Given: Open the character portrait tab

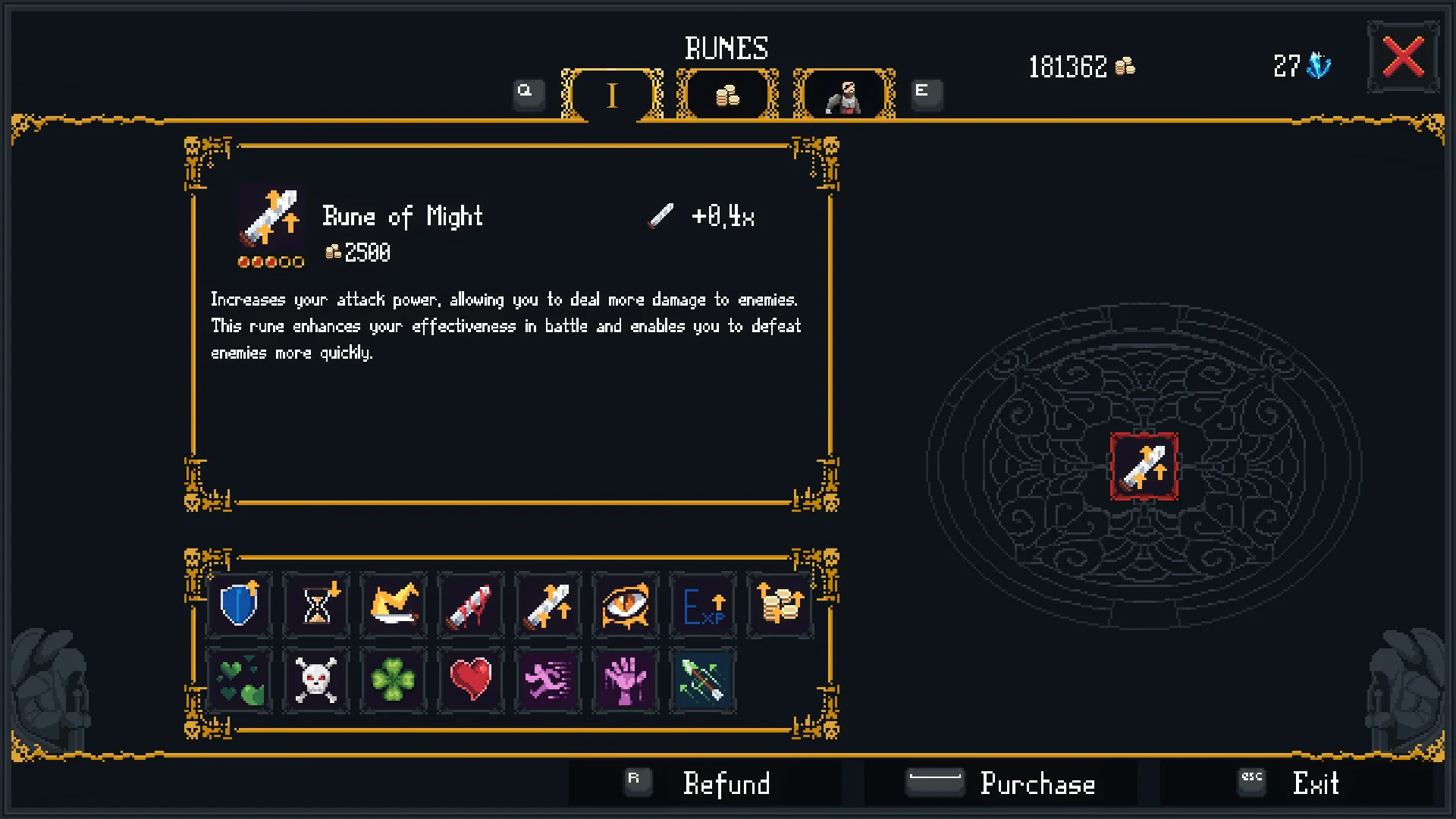Looking at the screenshot, I should point(844,96).
